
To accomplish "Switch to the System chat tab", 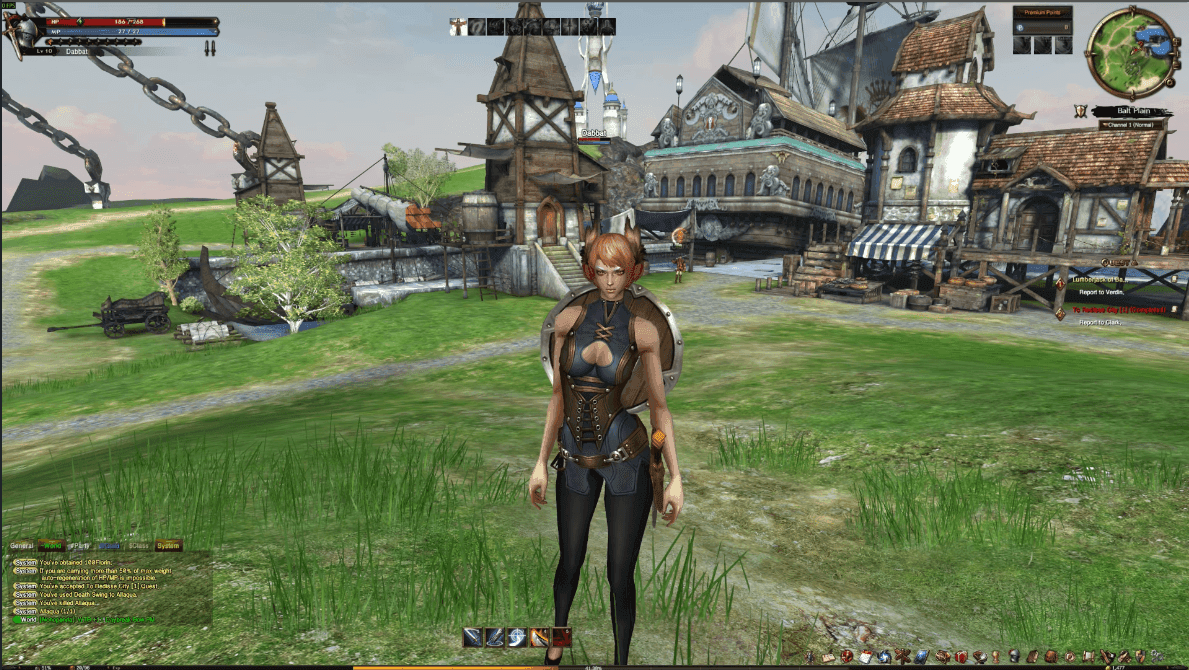I will [x=168, y=546].
